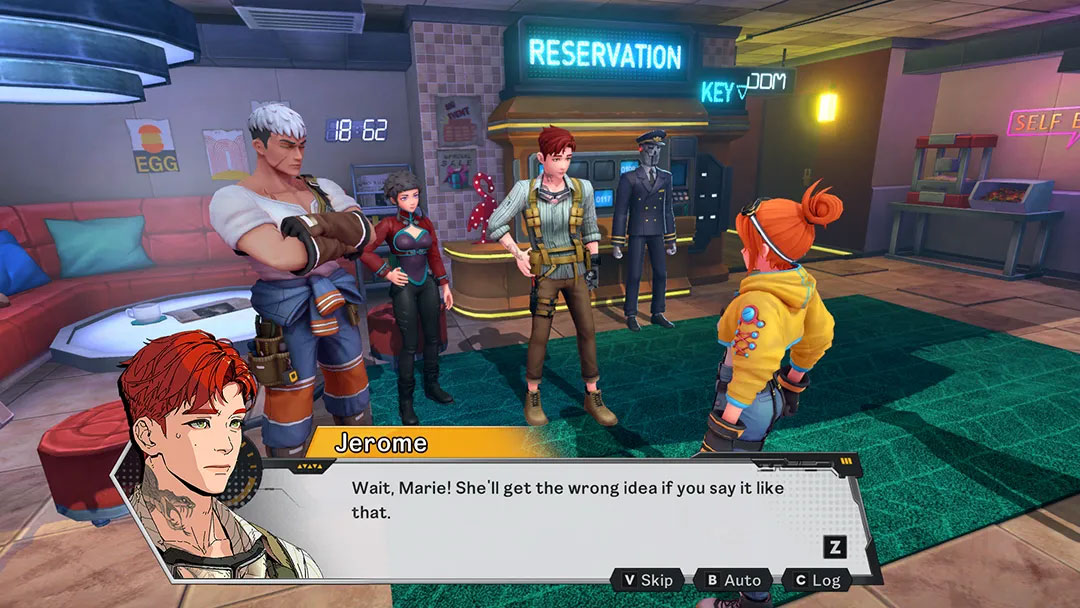Screen dimensions: 1080x608
Task: Open the dialogue Log
Action: (x=816, y=580)
